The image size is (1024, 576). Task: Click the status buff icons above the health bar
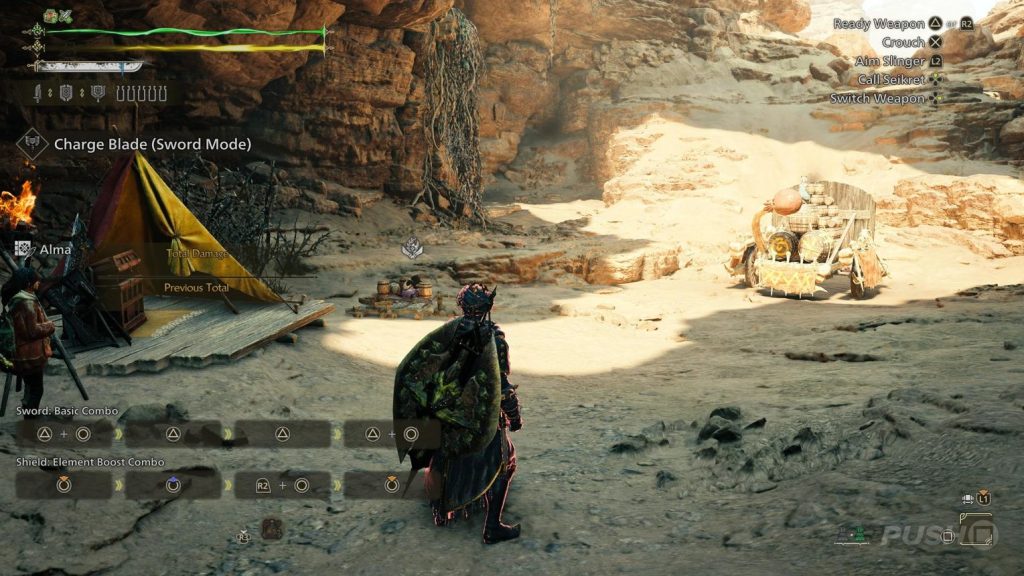(58, 16)
